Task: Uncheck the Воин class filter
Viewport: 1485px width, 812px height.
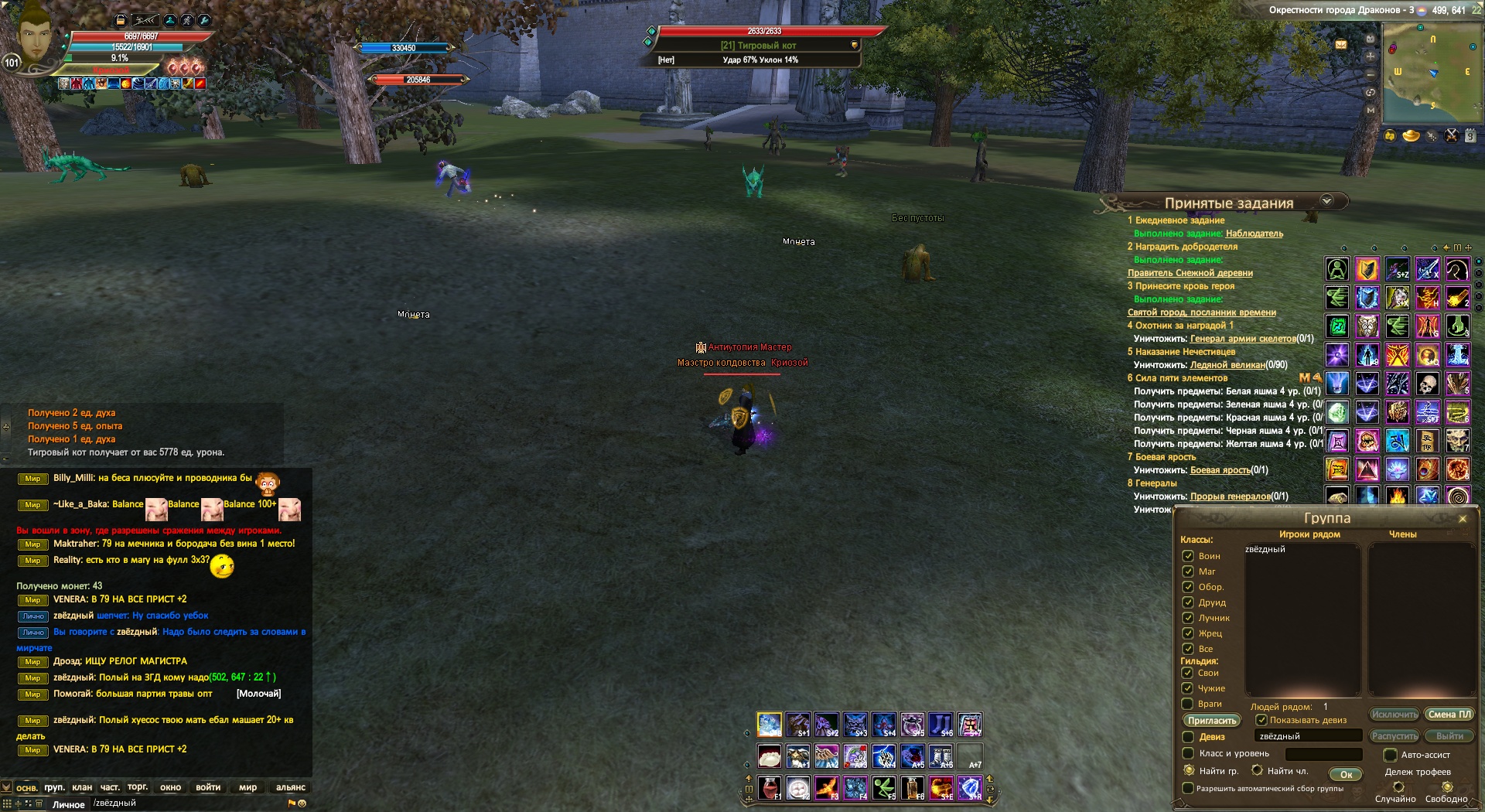Action: (1188, 556)
